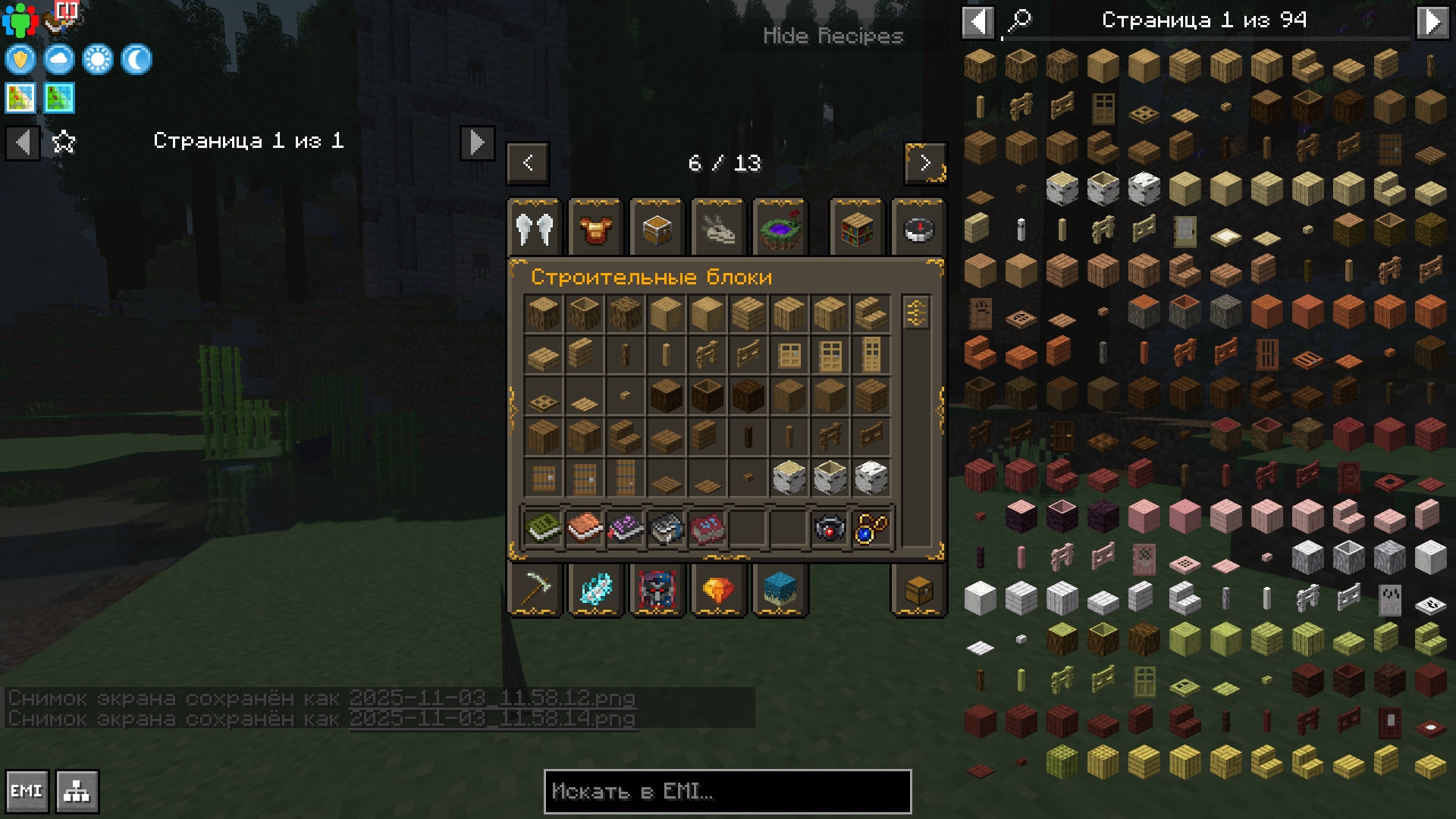Open the chestplate armor tab

(596, 228)
